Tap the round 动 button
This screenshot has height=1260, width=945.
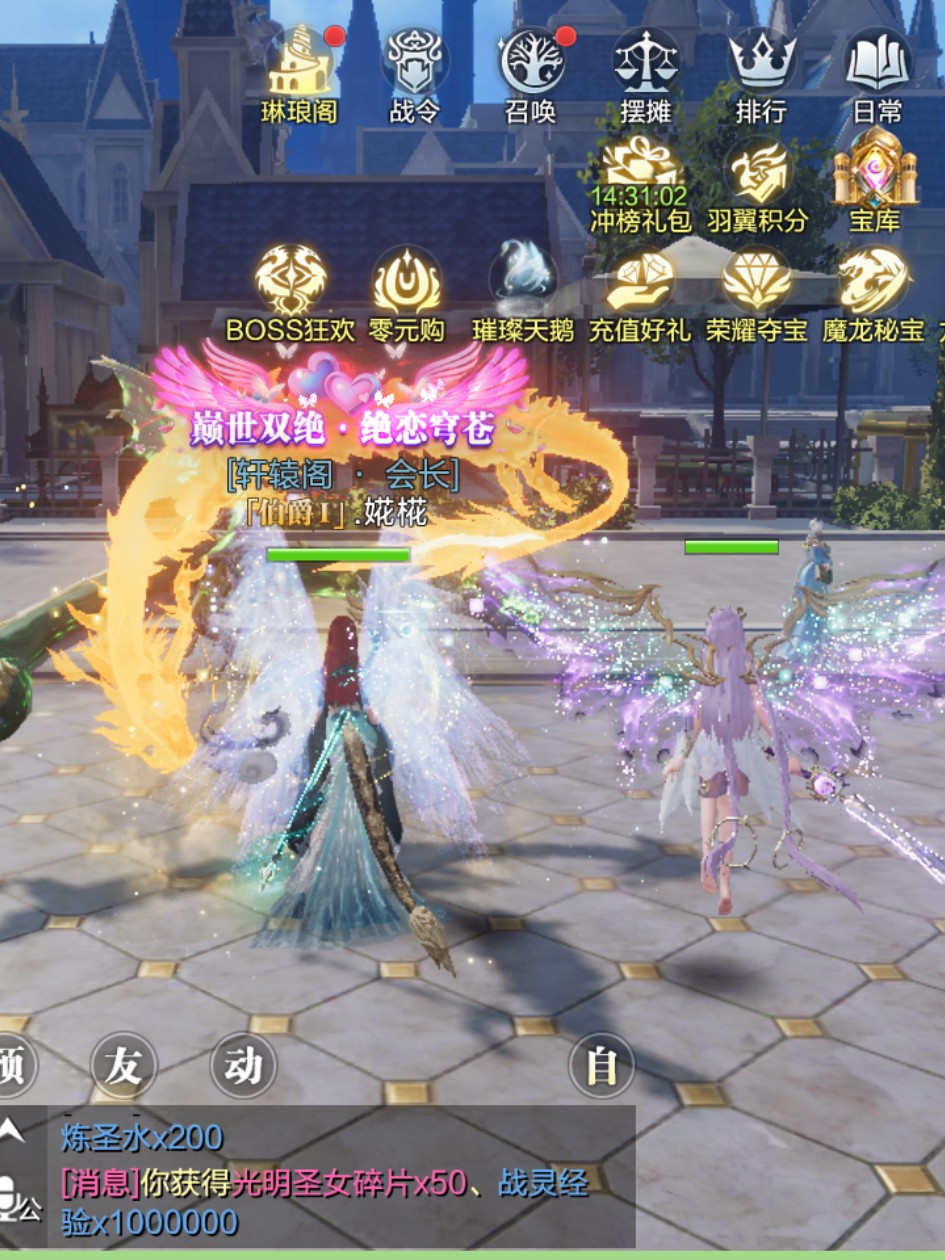point(243,1066)
